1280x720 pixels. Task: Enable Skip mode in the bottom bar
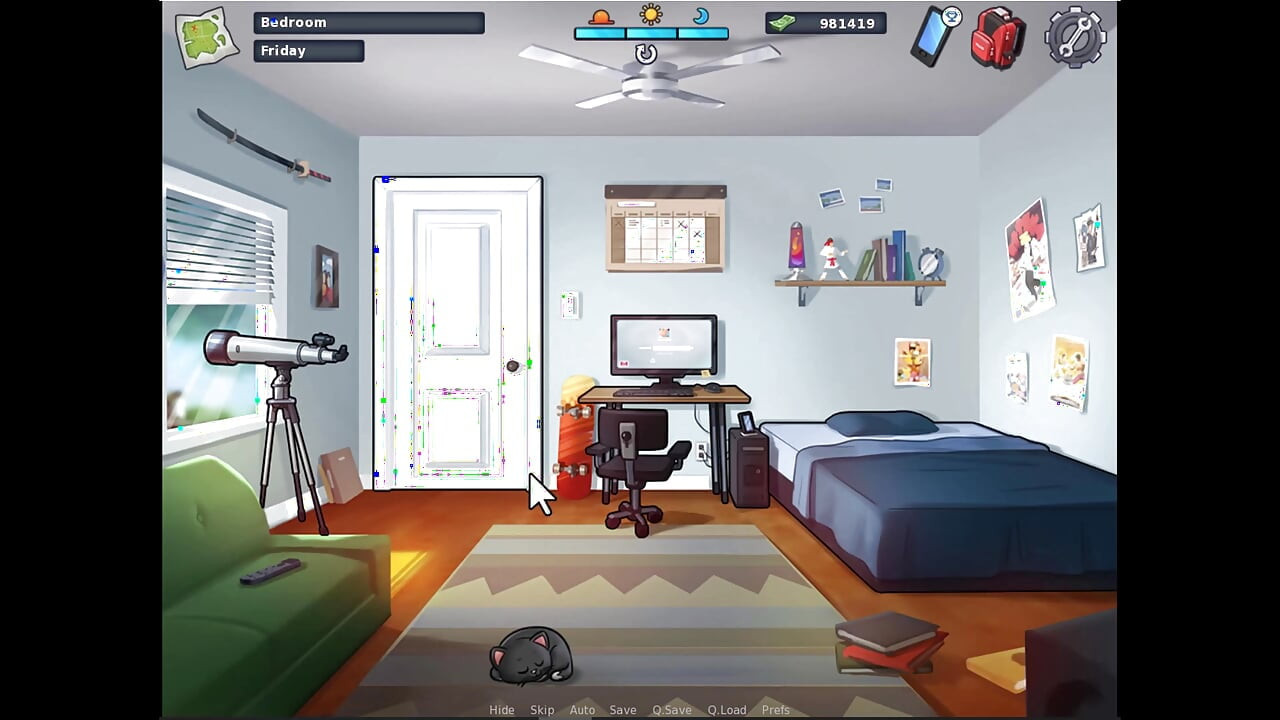pos(542,709)
